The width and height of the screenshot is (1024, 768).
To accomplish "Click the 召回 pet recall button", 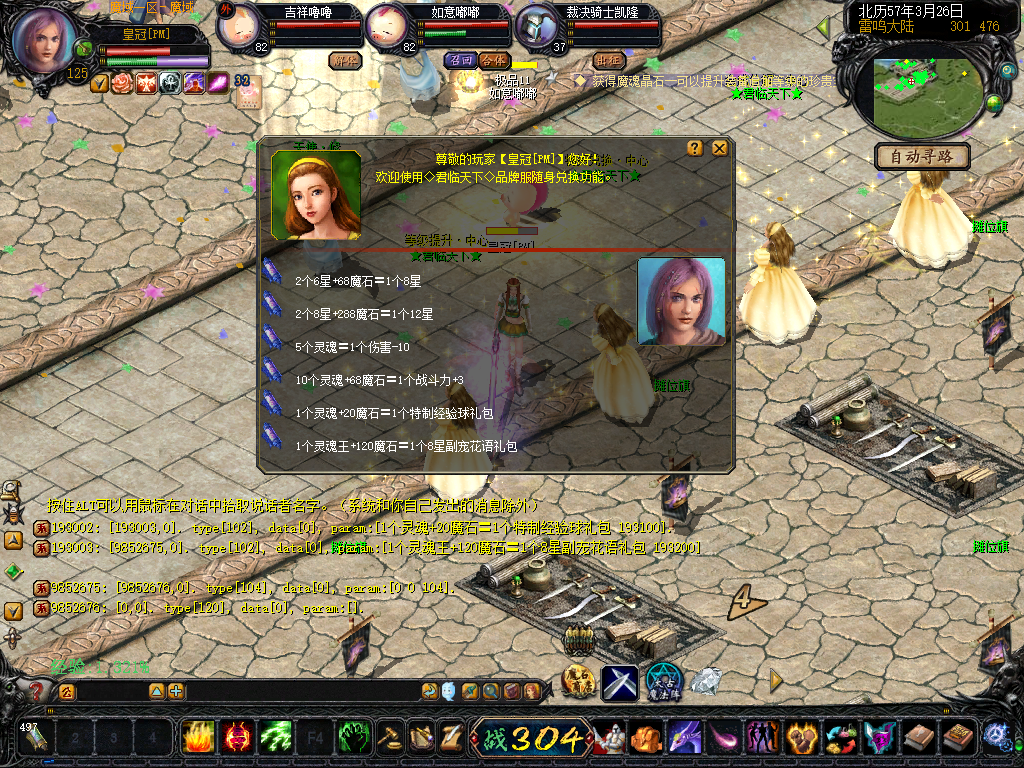I will point(461,60).
